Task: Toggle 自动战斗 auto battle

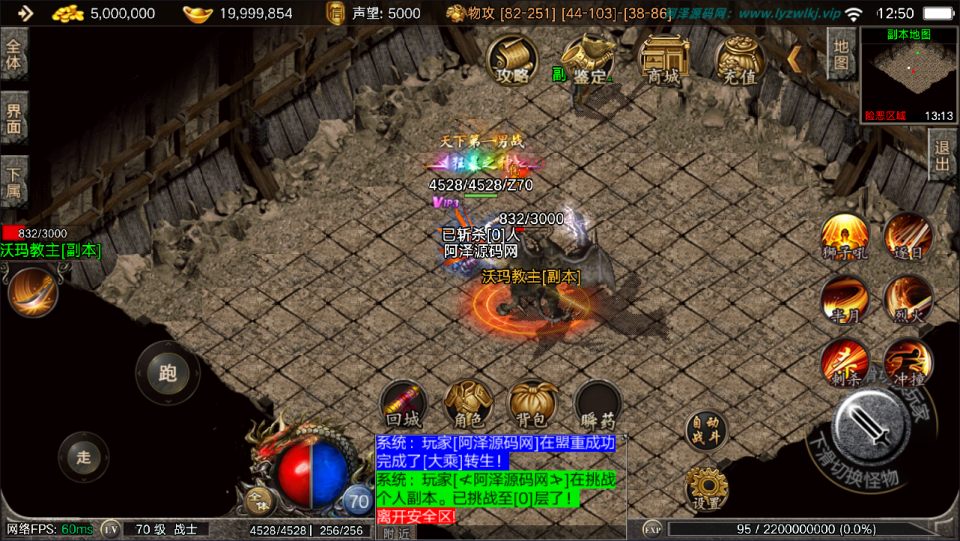Action: 707,430
